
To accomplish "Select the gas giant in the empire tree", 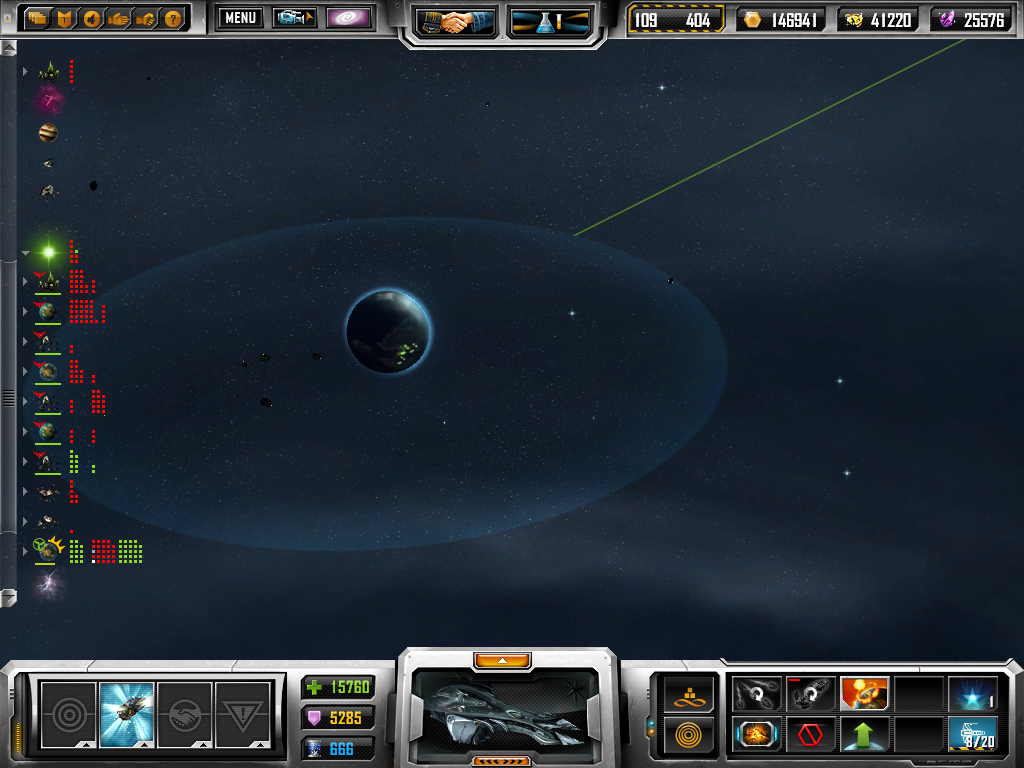I will click(48, 133).
